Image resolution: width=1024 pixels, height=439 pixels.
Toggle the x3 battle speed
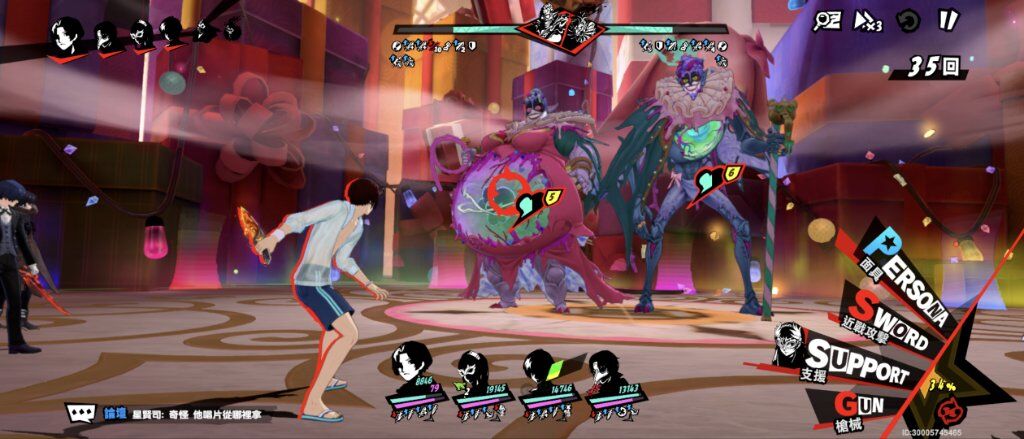866,20
